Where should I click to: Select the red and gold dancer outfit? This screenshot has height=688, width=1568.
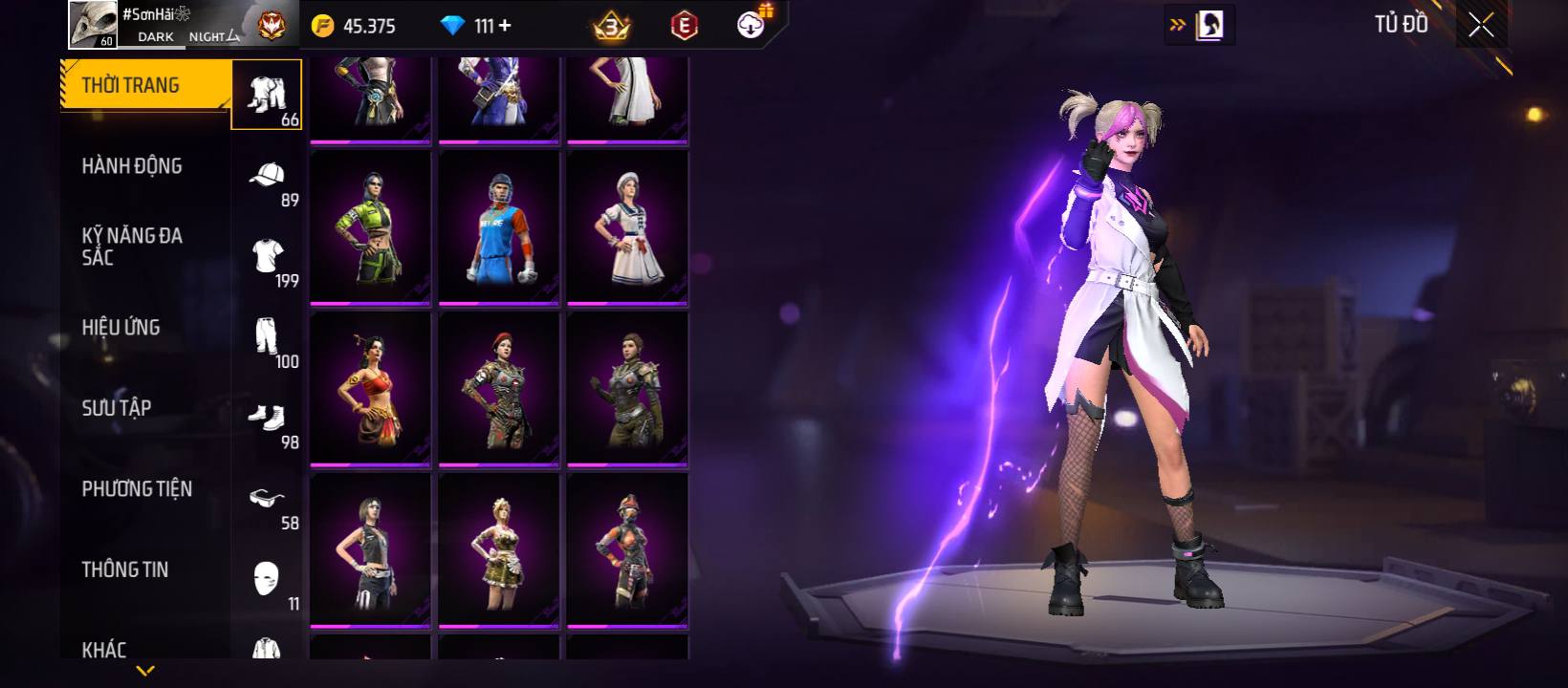tap(370, 389)
